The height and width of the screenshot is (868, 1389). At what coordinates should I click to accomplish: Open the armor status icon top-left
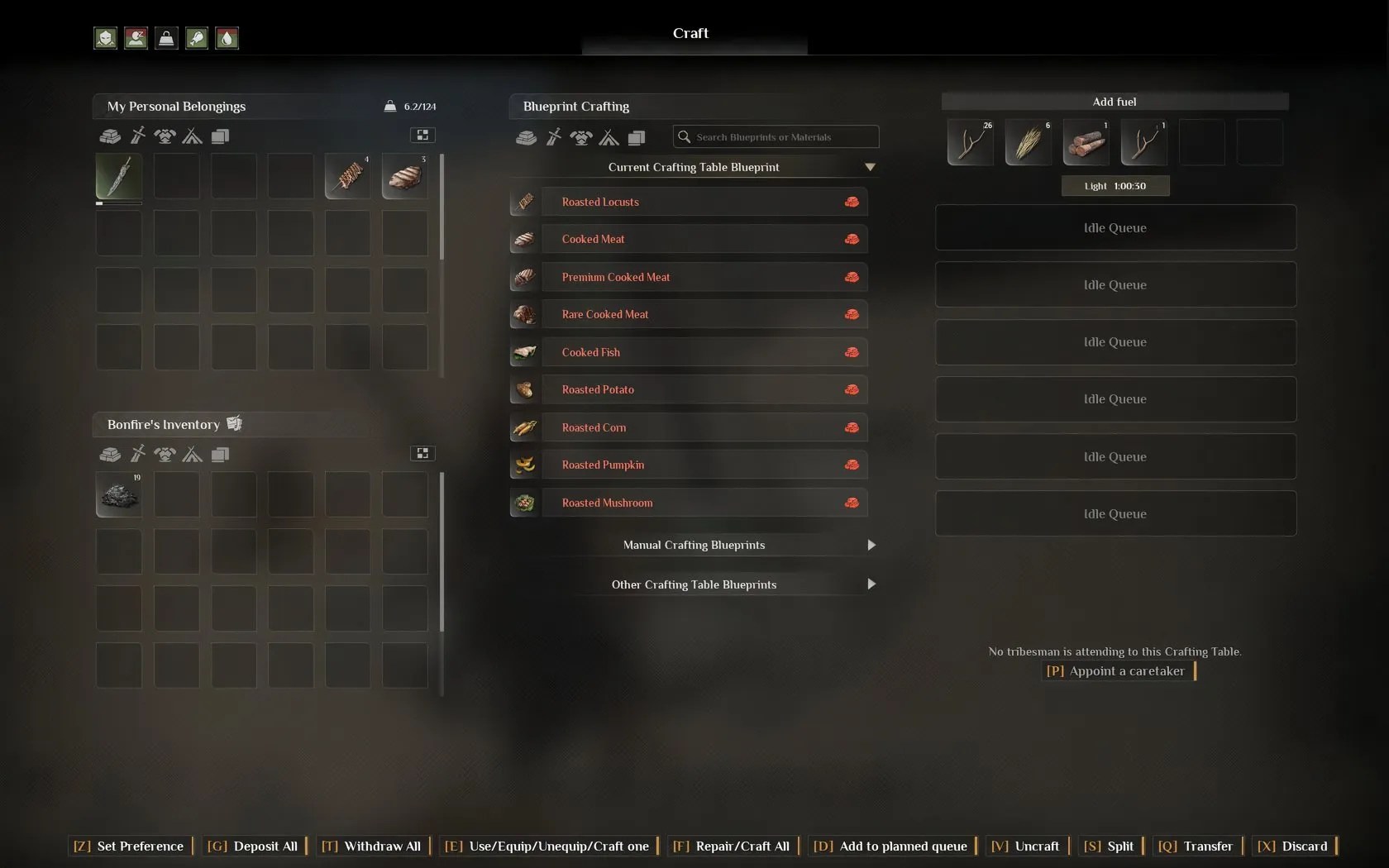click(105, 38)
